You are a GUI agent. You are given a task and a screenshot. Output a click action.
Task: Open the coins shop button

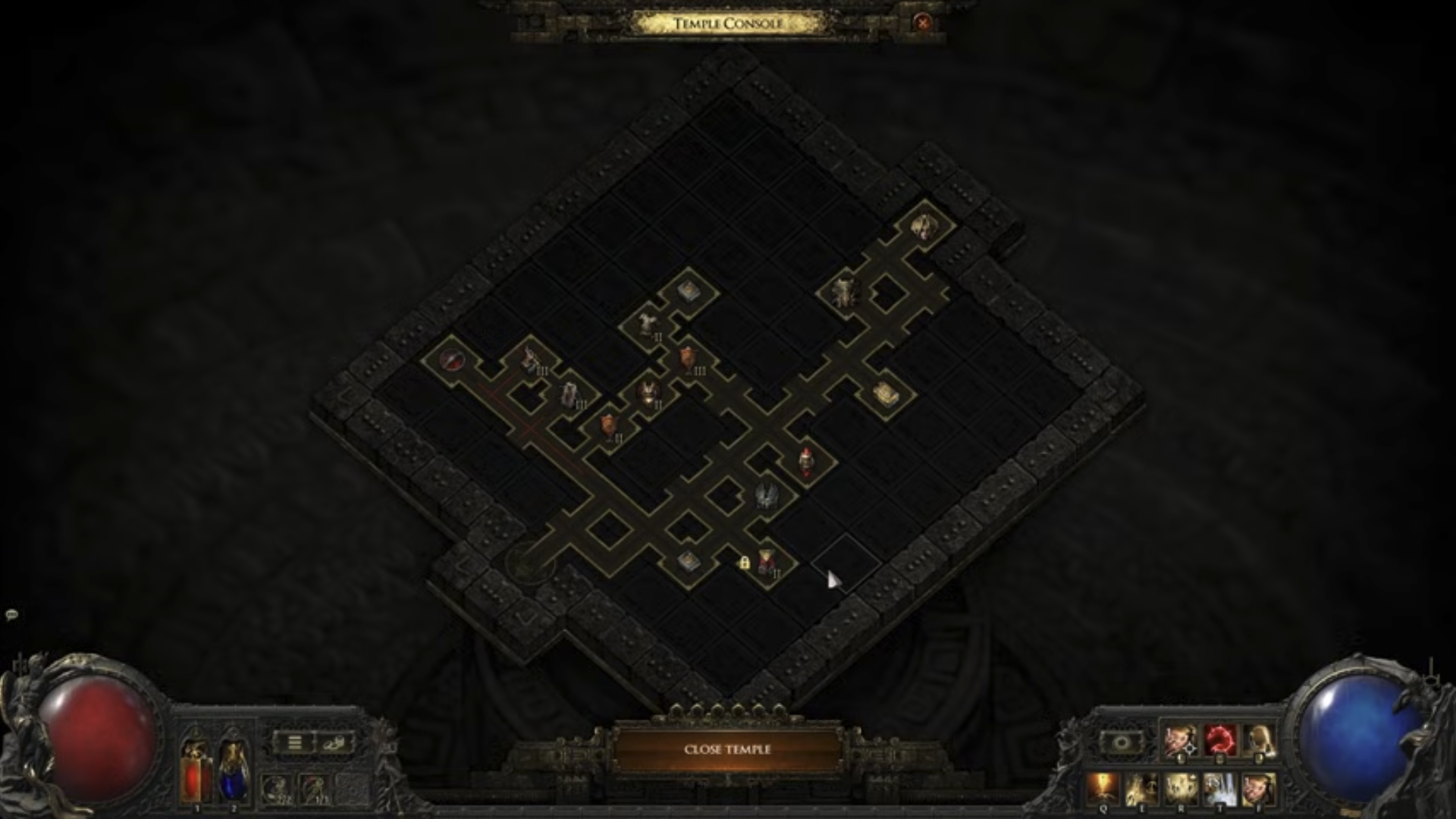pyautogui.click(x=334, y=743)
